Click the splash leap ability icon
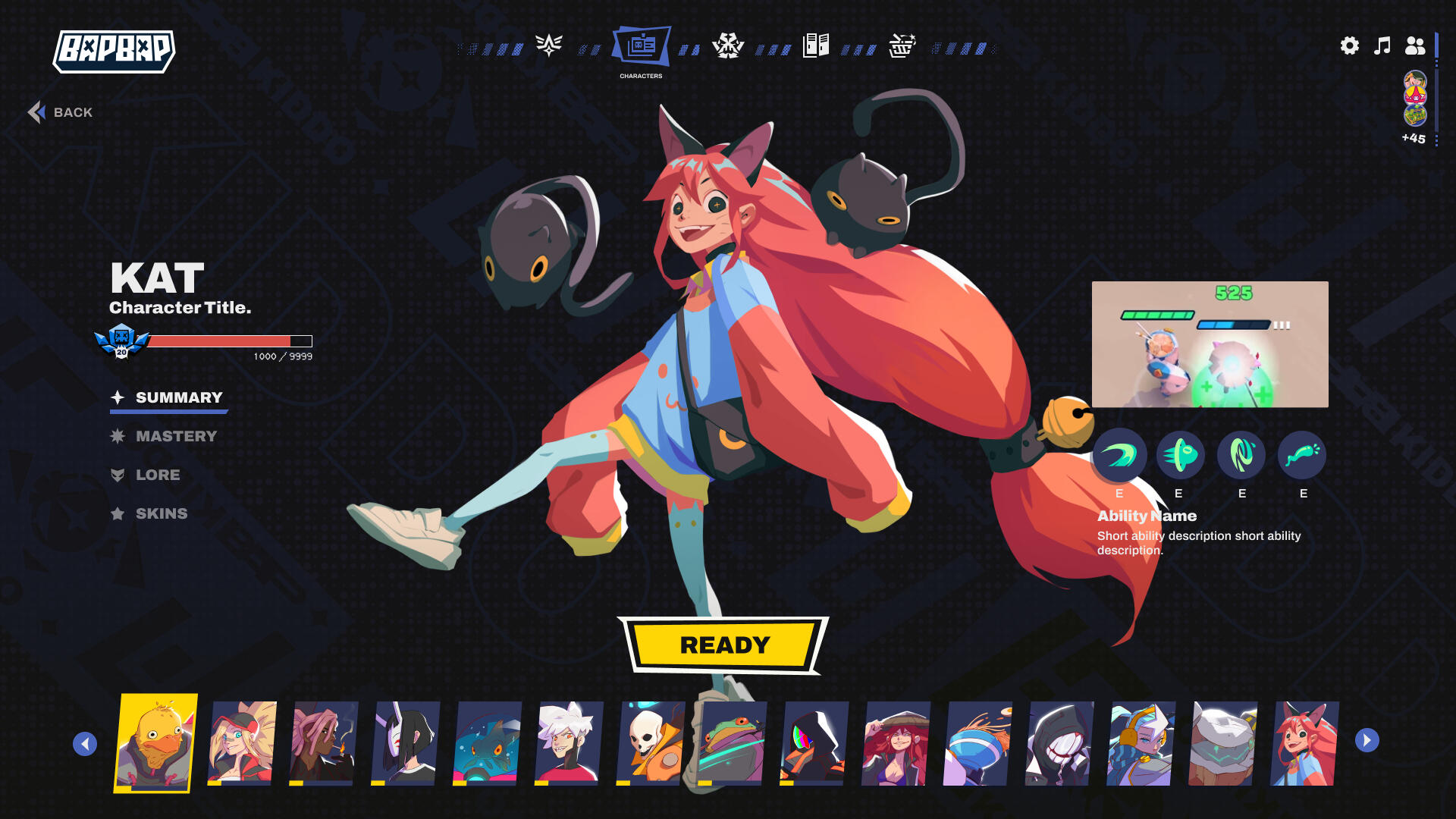 (x=1302, y=455)
